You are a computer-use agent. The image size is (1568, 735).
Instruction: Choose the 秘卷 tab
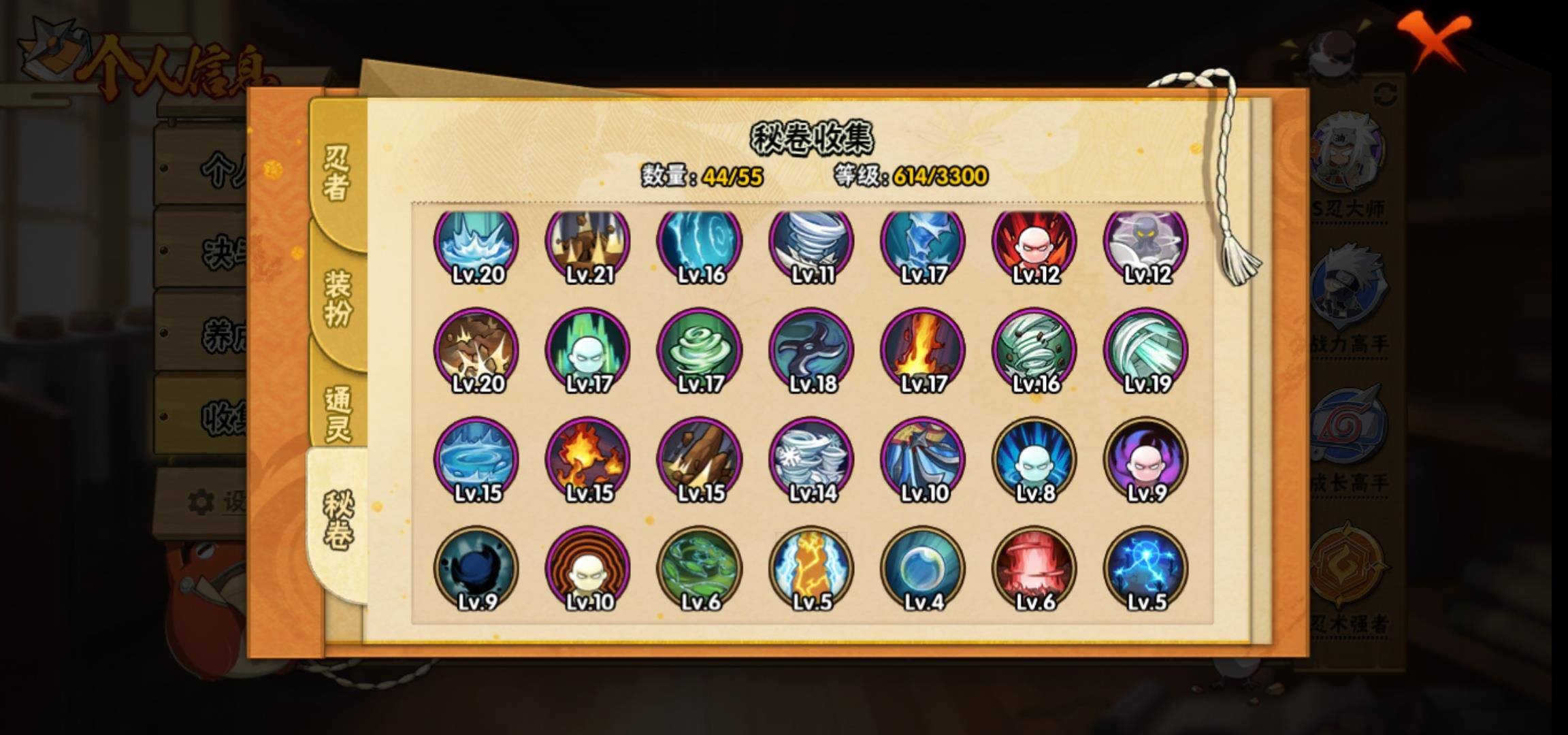338,521
